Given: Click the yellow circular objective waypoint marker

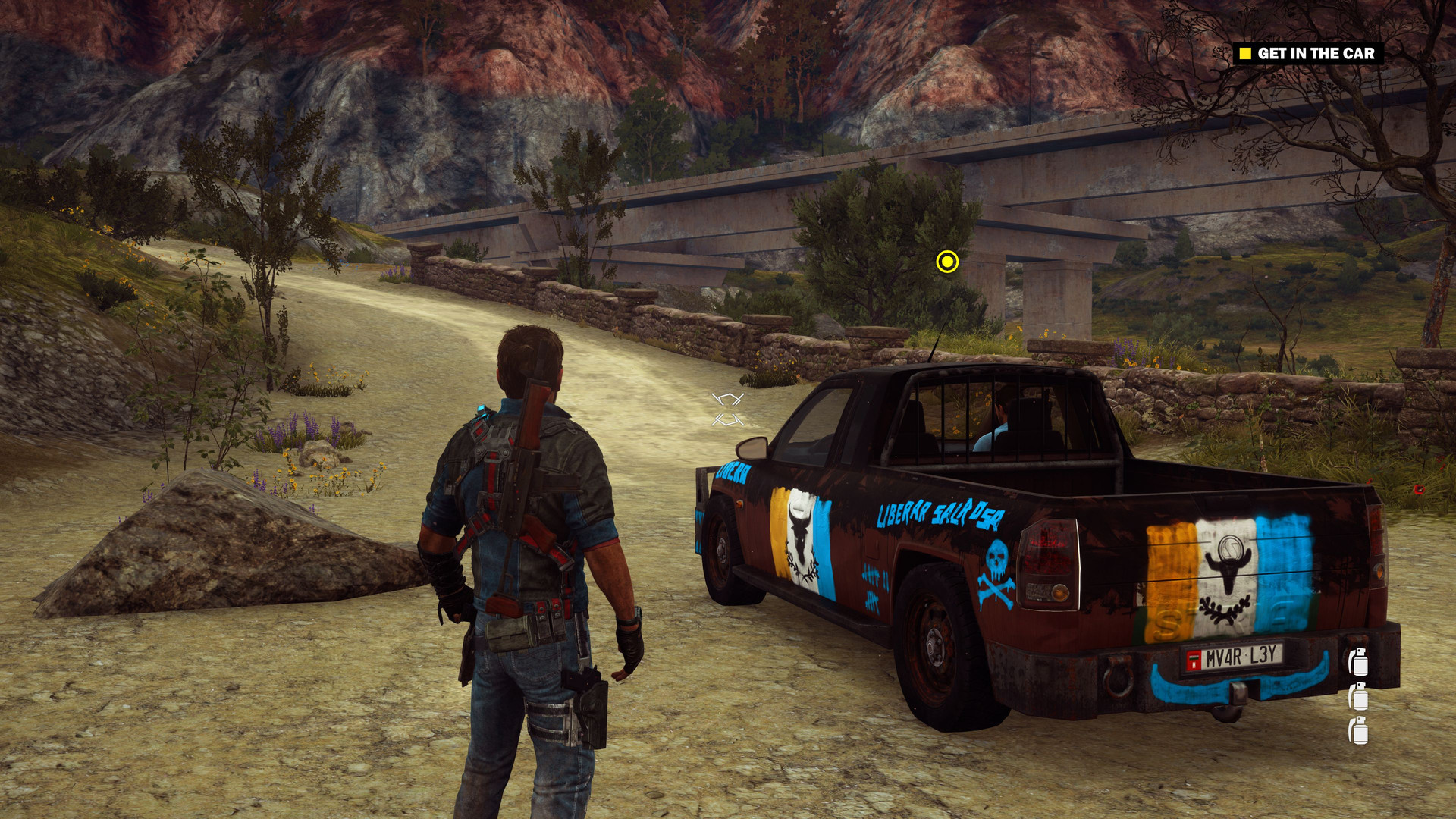Looking at the screenshot, I should point(947,262).
